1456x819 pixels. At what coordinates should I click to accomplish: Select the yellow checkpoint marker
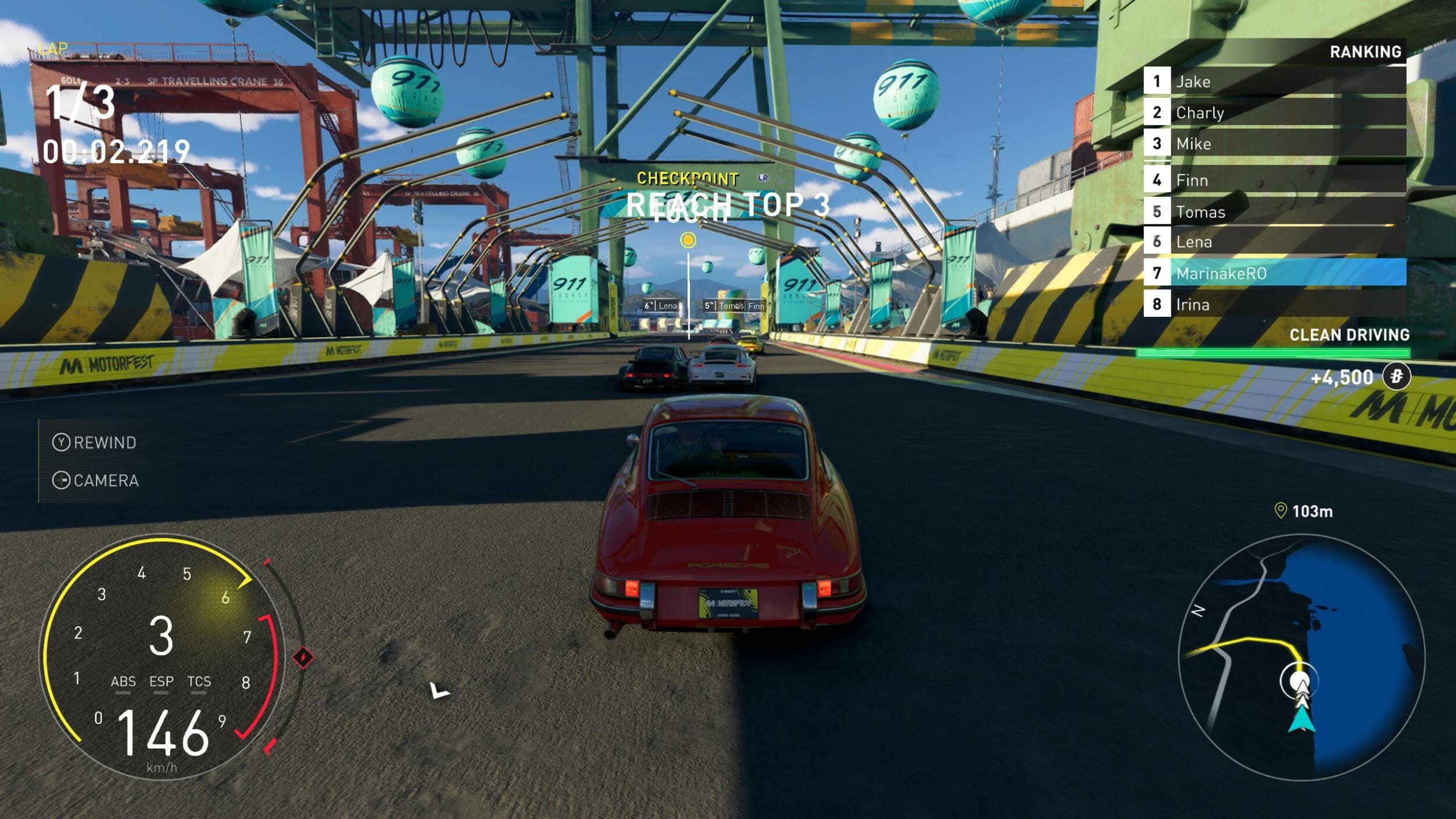pyautogui.click(x=688, y=240)
